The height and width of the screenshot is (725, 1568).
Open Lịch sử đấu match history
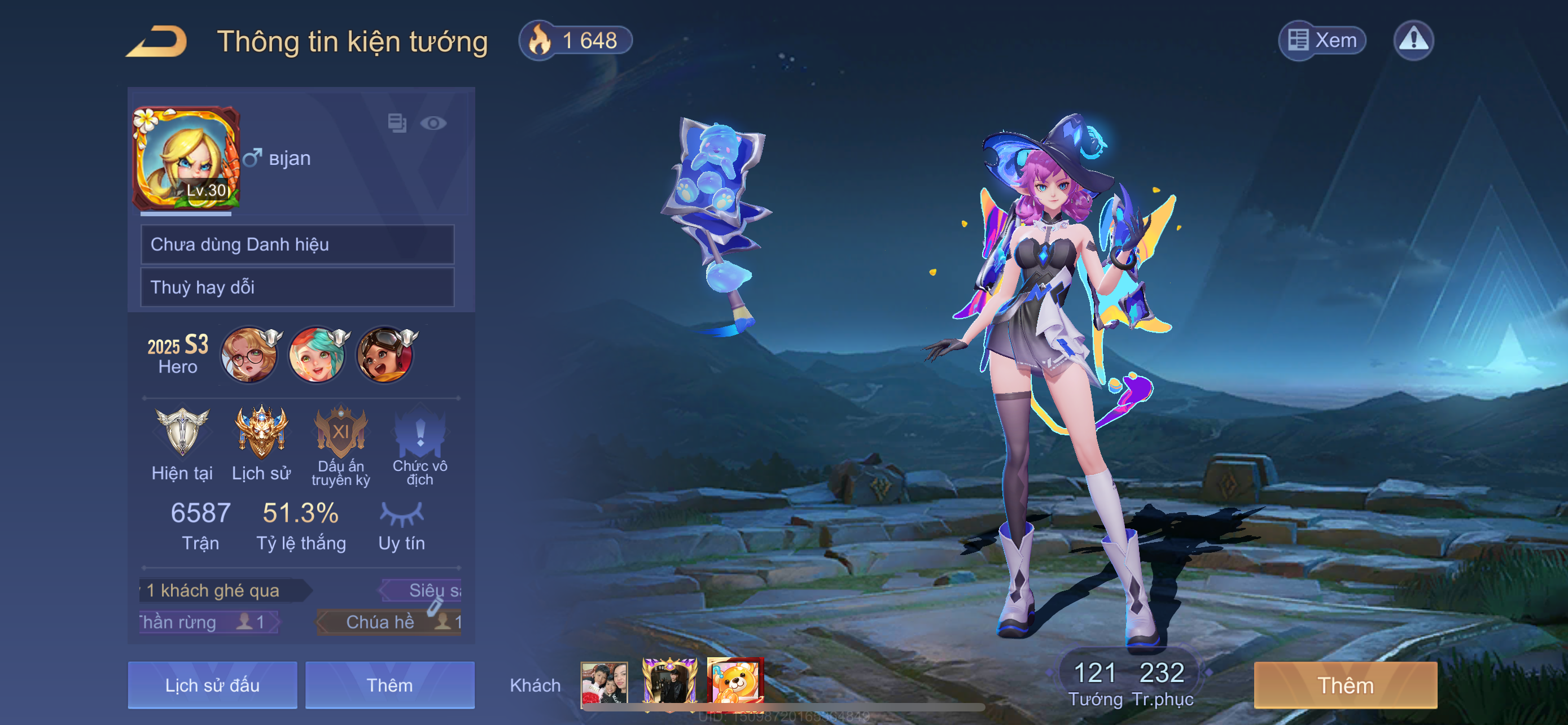pos(212,685)
